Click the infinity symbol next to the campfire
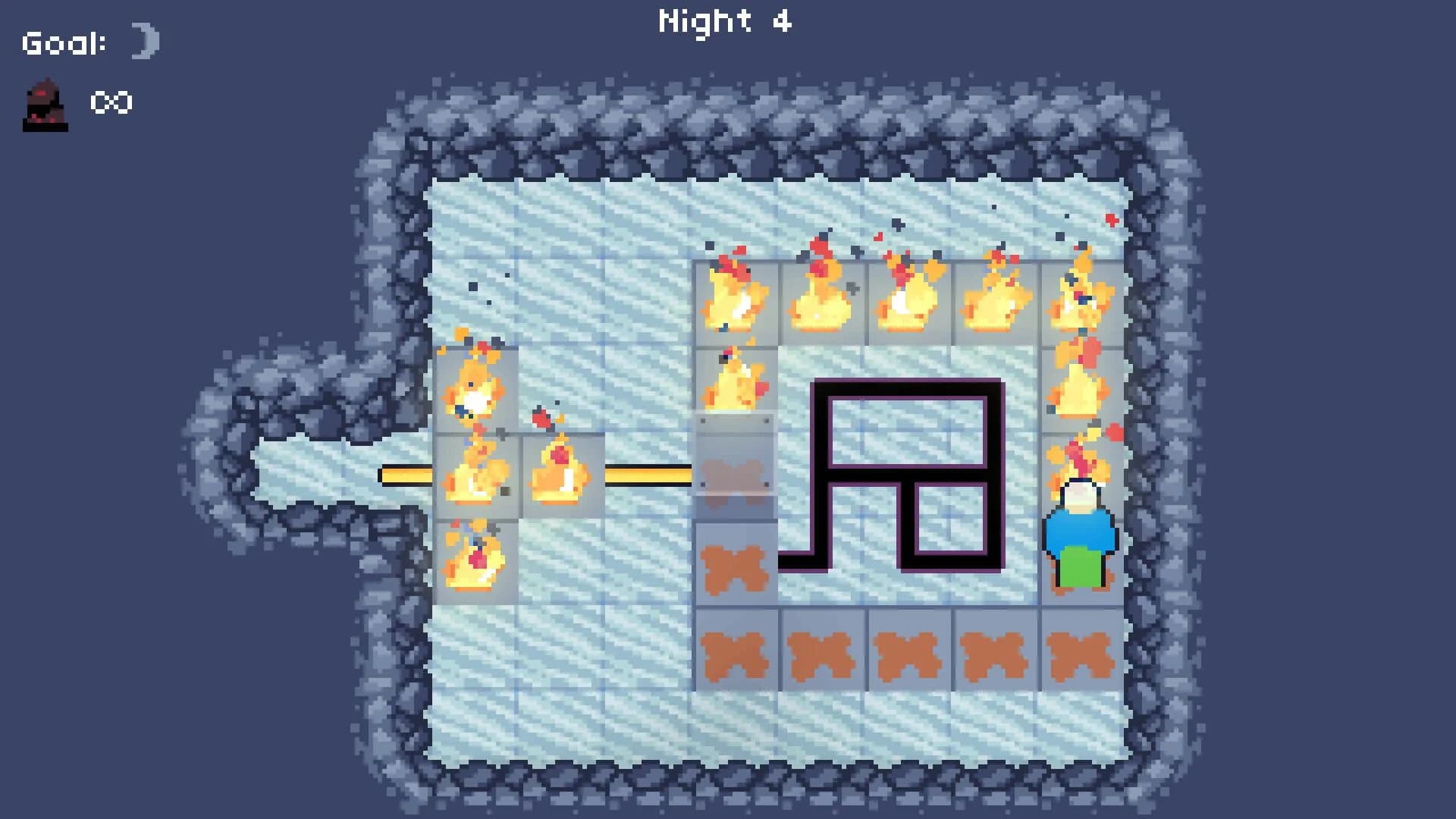1456x819 pixels. [111, 104]
